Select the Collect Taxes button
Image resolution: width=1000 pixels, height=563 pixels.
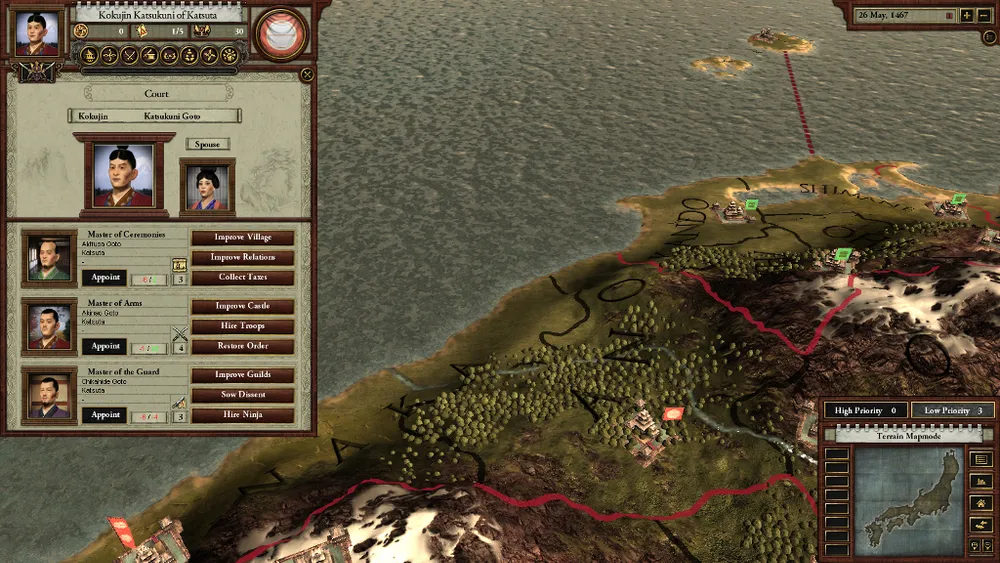[x=242, y=277]
